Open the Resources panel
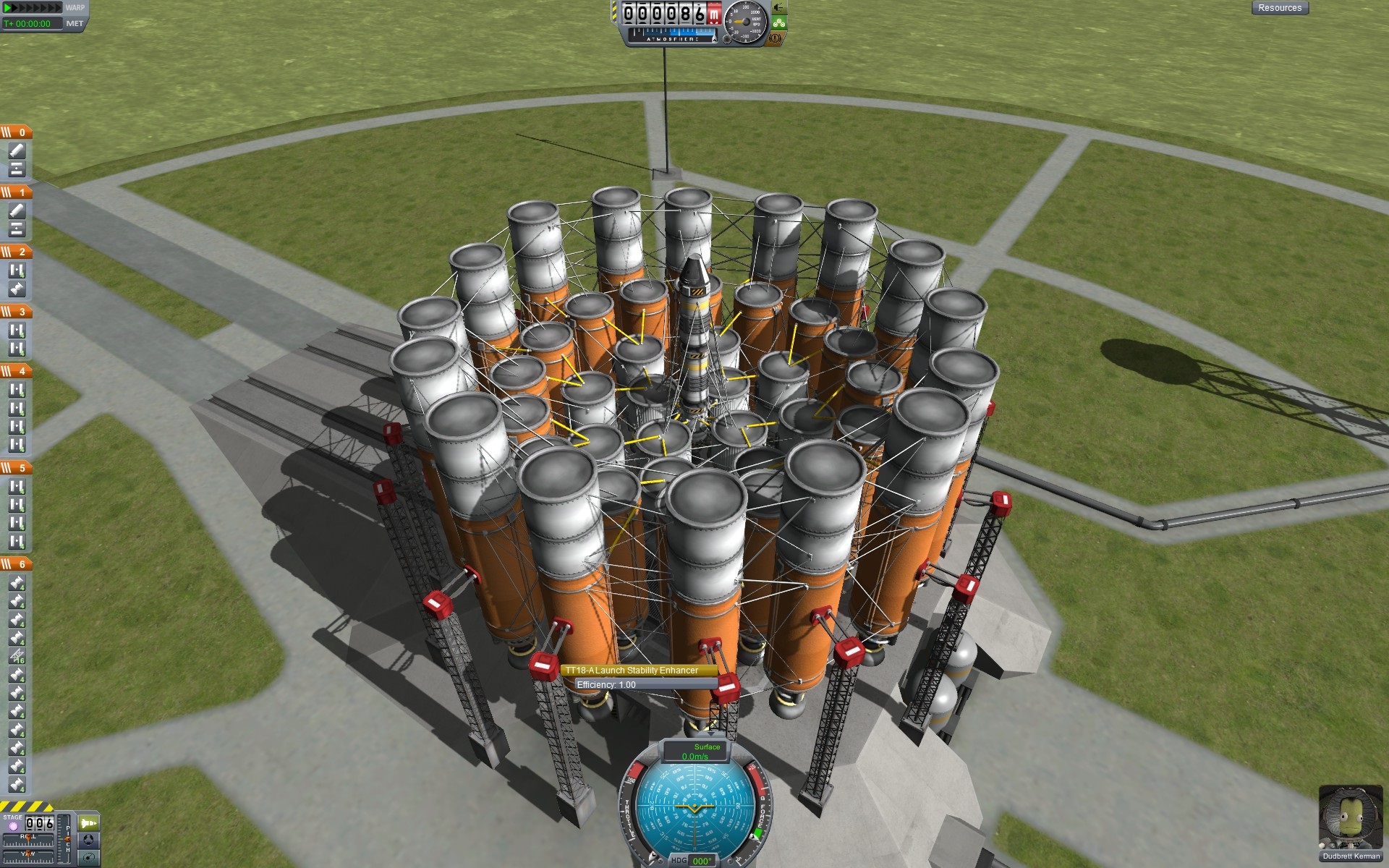Image resolution: width=1389 pixels, height=868 pixels. [1279, 8]
